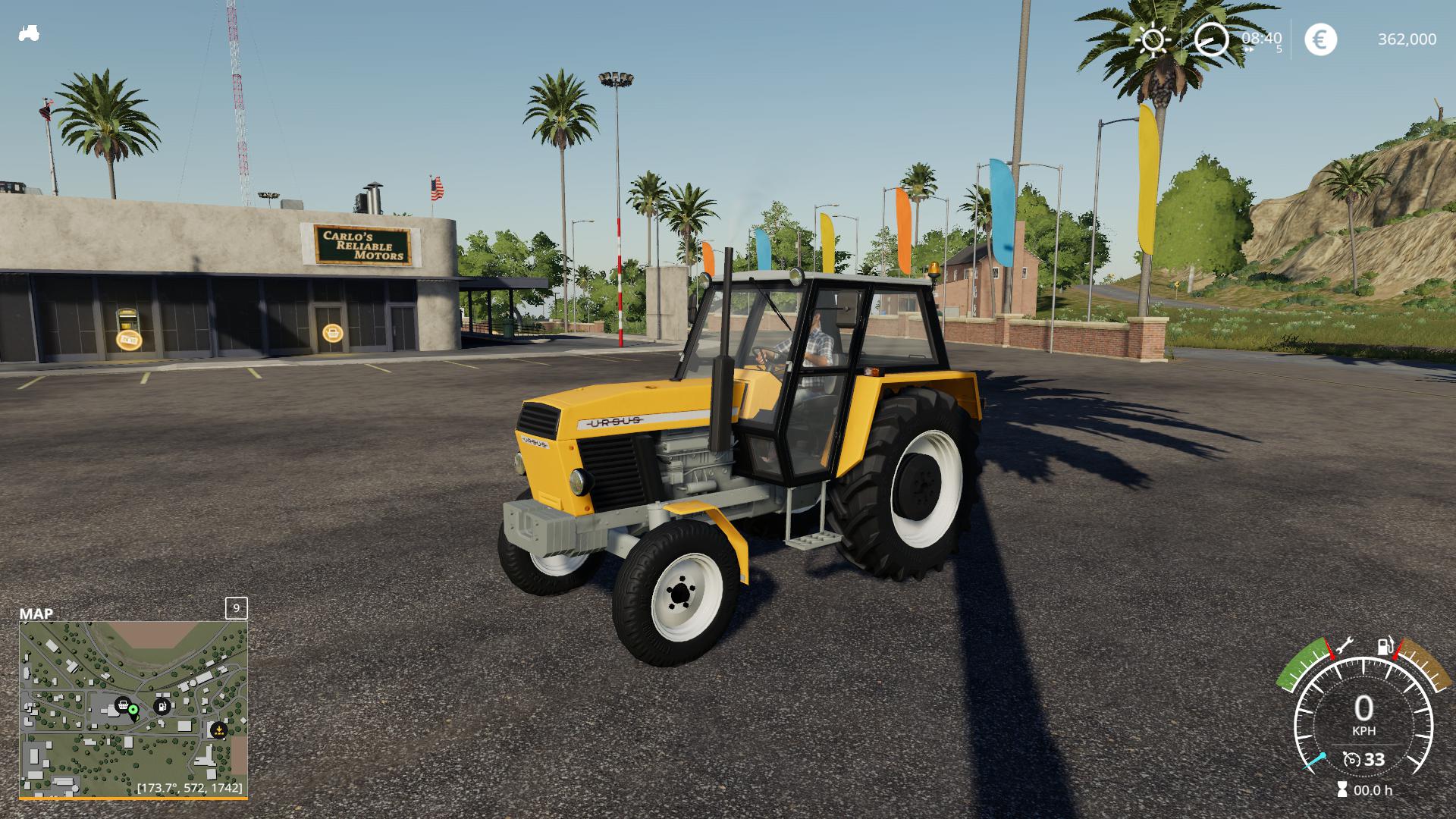Click the clock icon beside the time

1211,39
